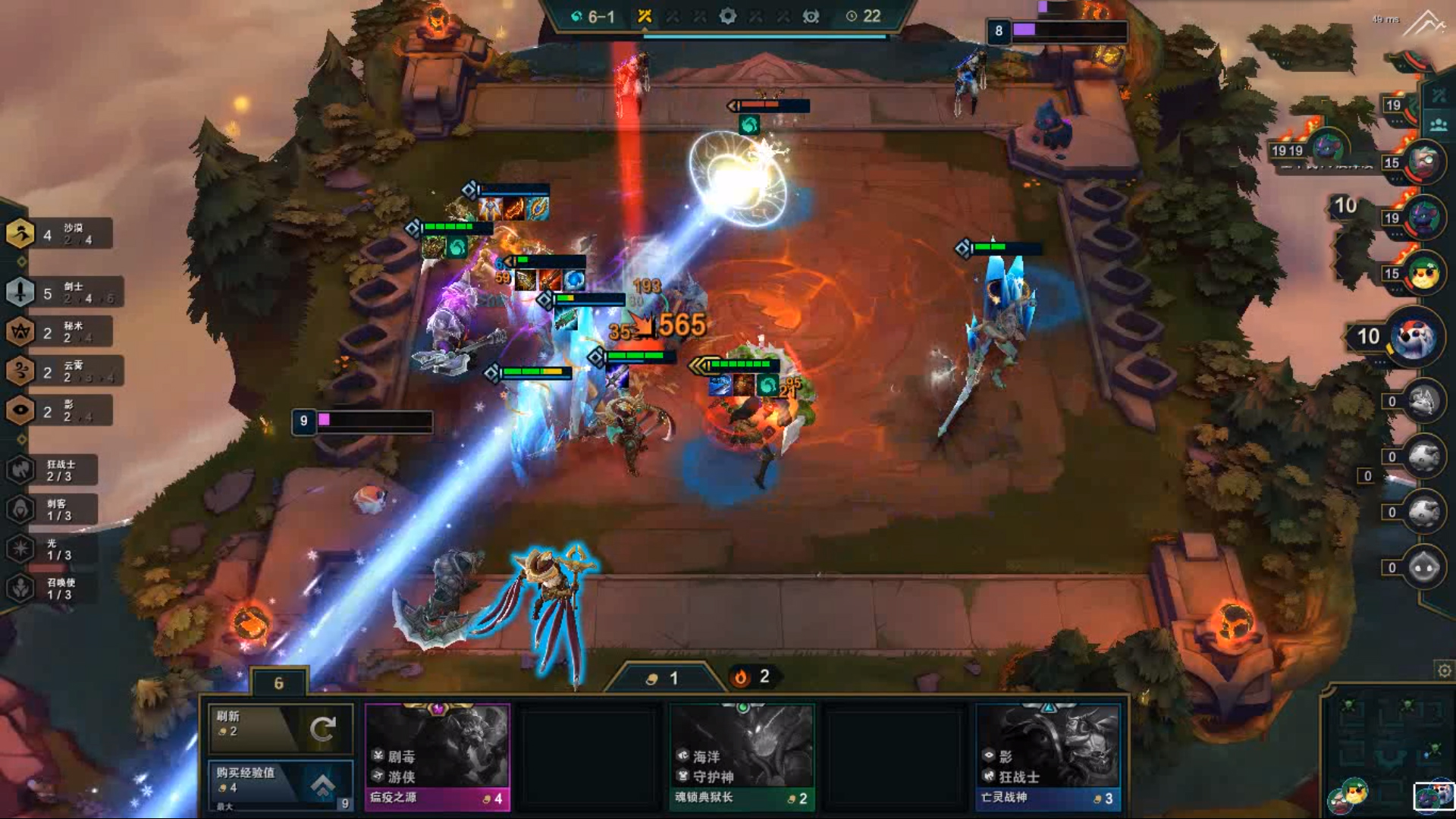This screenshot has width=1456, height=819.
Task: Inspect the inactive 狂战士 2/3 trait
Action: click(53, 470)
